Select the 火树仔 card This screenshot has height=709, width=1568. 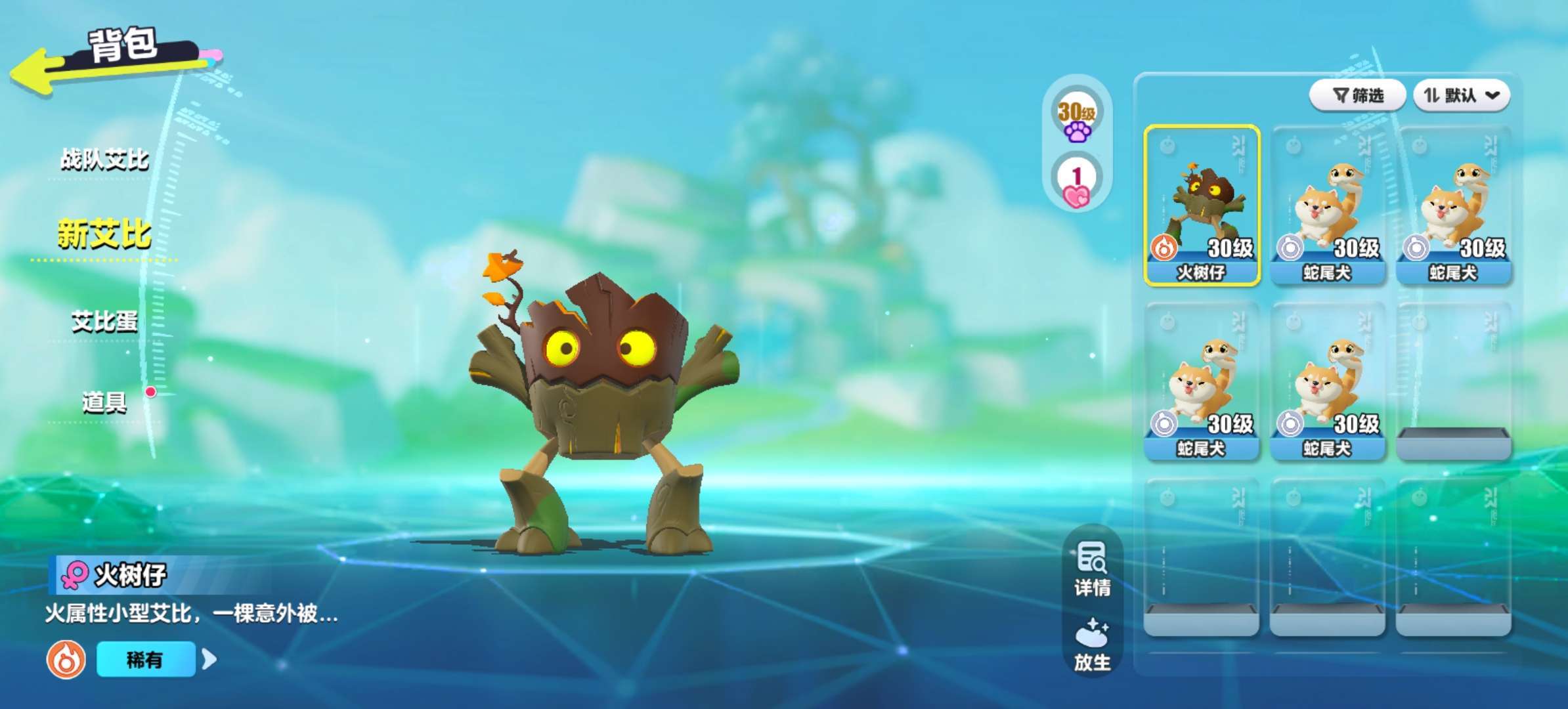1202,205
